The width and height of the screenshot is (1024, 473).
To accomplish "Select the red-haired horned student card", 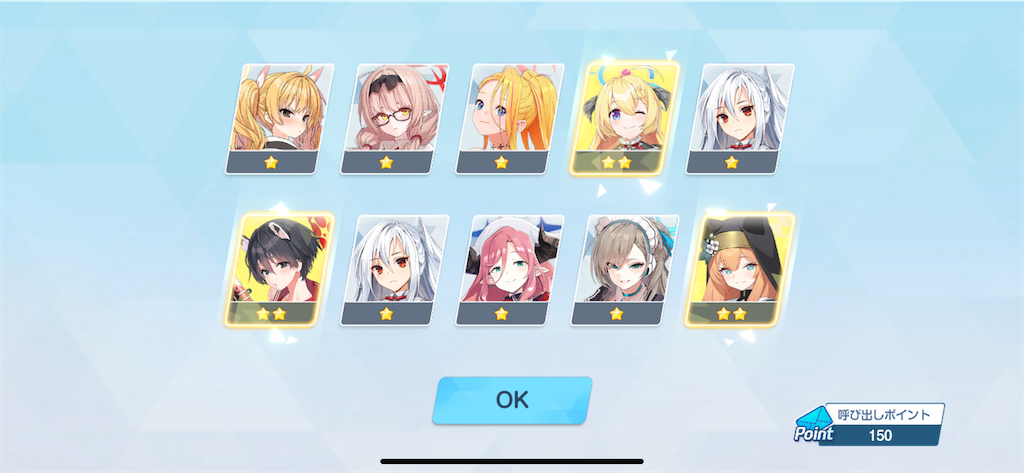I will (509, 269).
